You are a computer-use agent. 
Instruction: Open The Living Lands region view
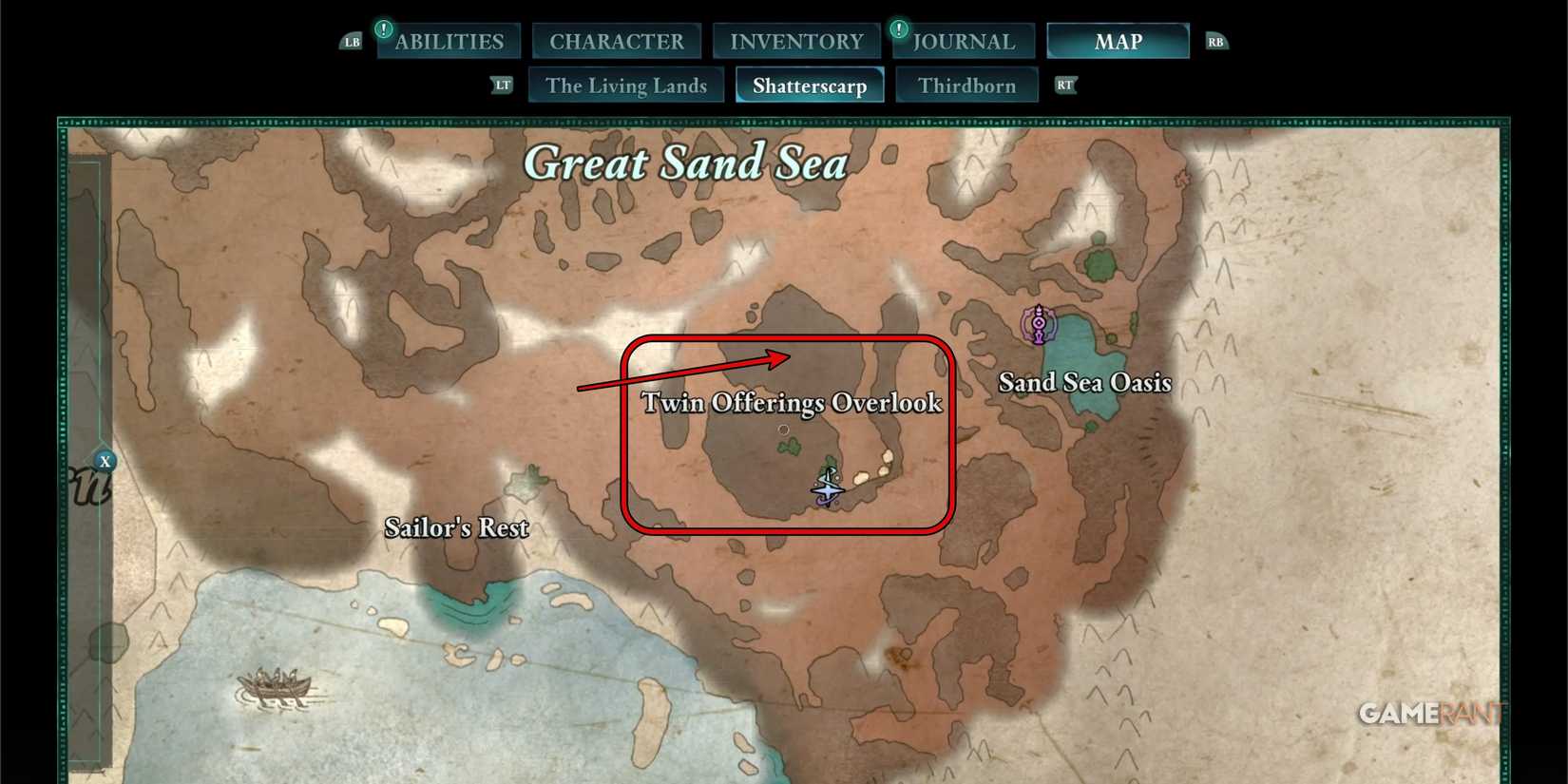click(x=625, y=85)
